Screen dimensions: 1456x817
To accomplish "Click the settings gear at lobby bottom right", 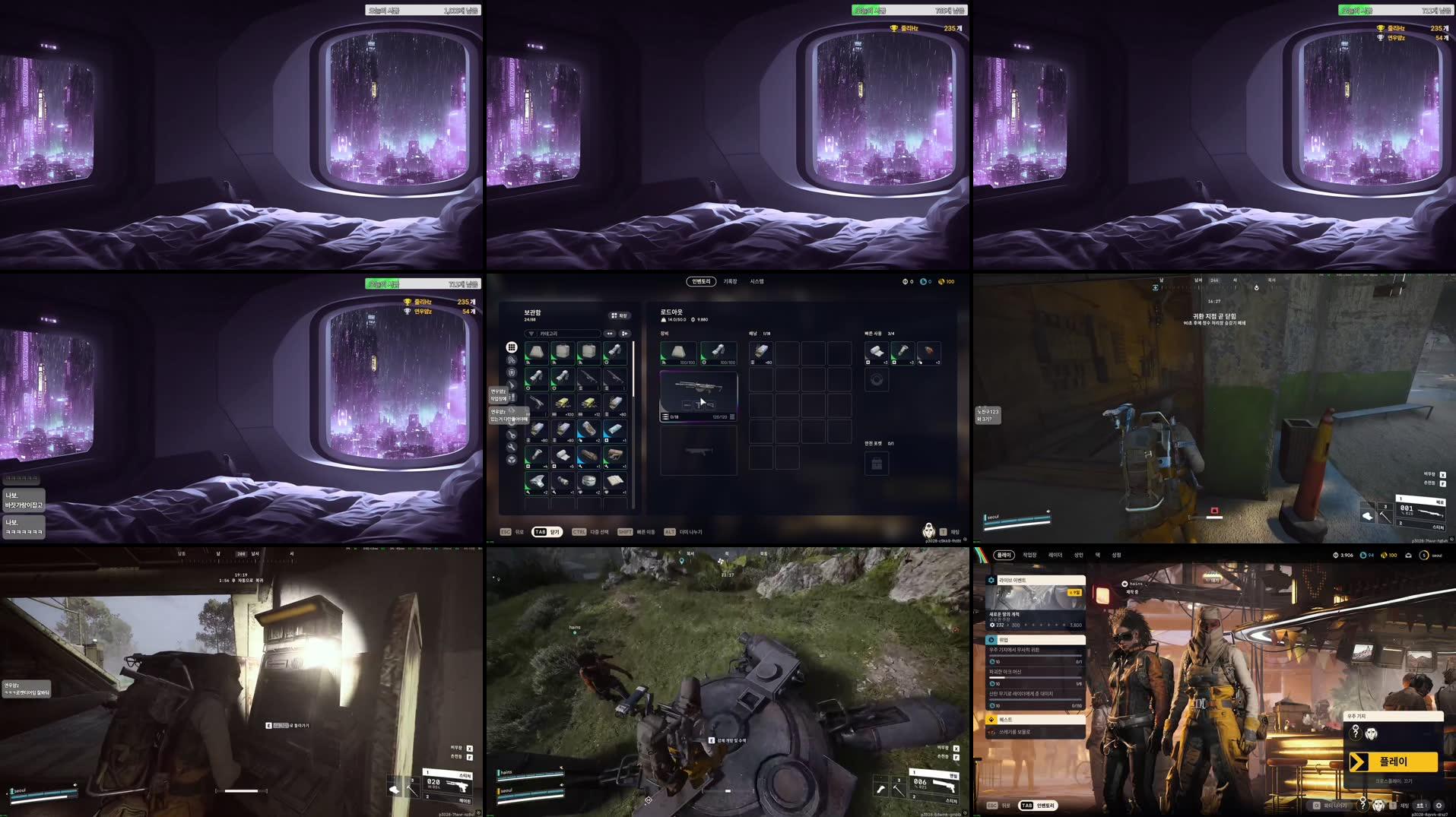I will [1440, 806].
